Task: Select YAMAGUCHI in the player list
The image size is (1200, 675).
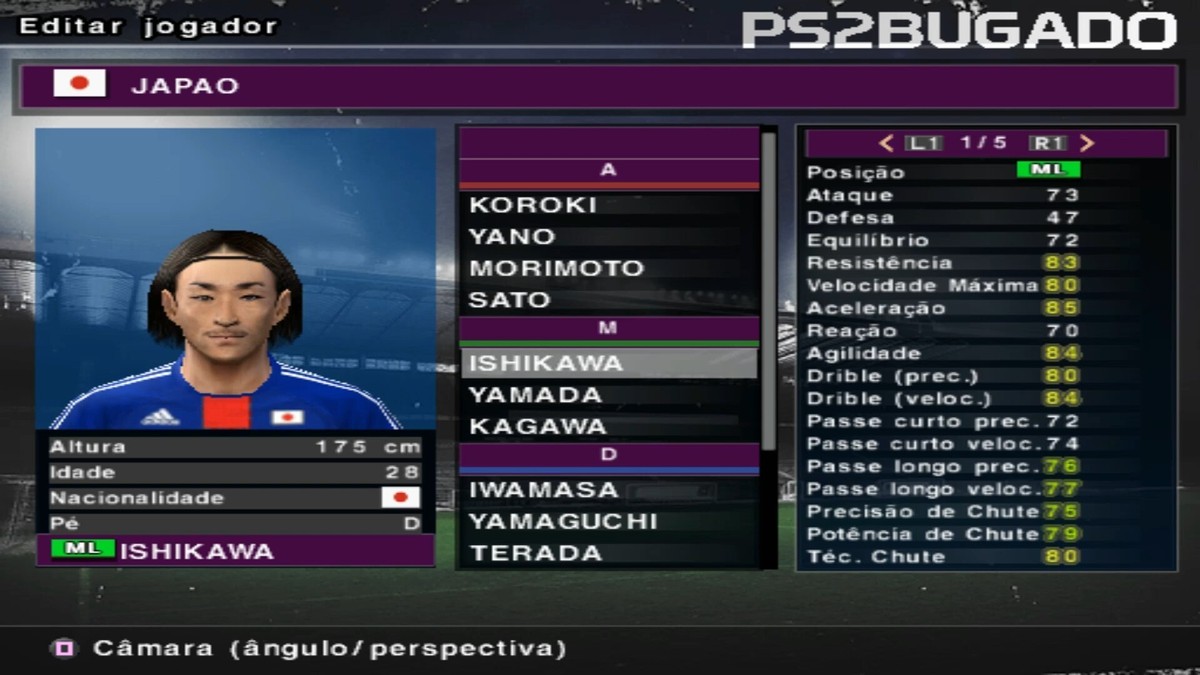Action: pyautogui.click(x=608, y=522)
